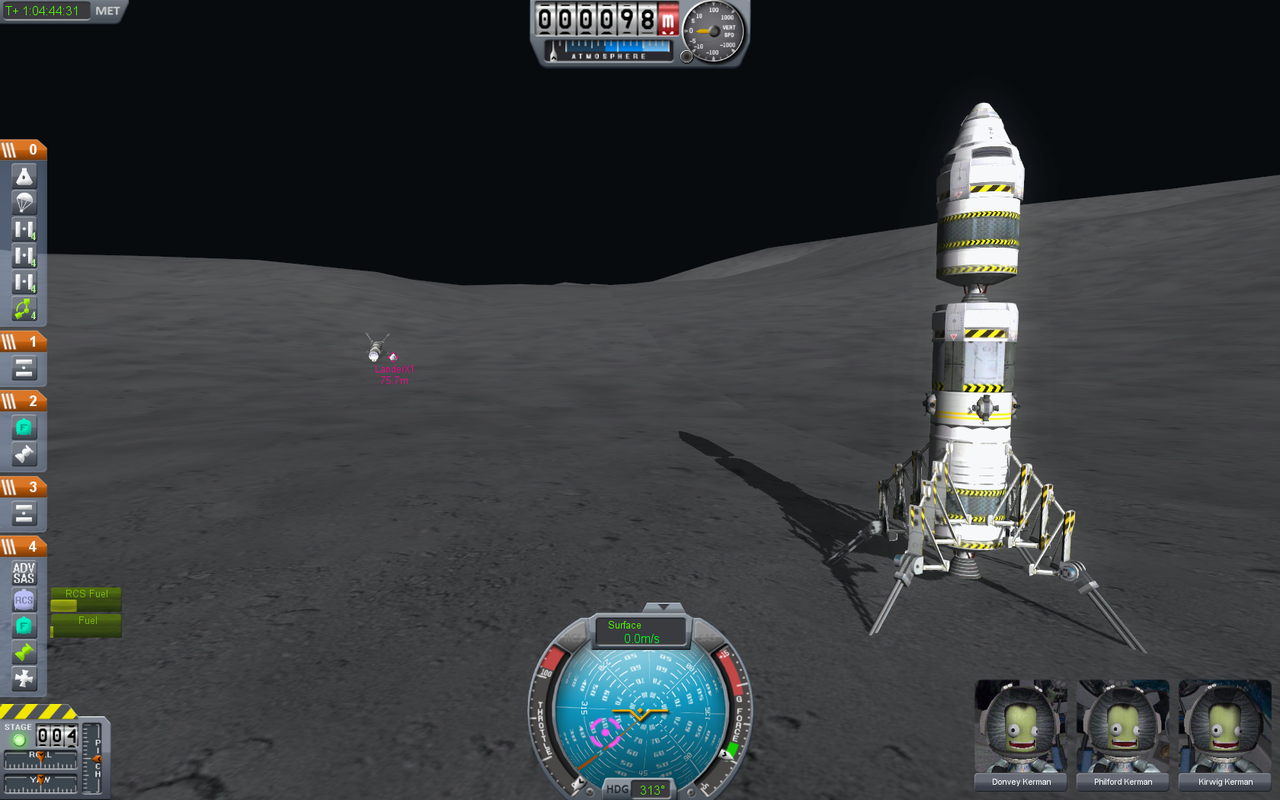The width and height of the screenshot is (1280, 800).
Task: Click the LanderX1 vessel marker label
Action: click(392, 370)
